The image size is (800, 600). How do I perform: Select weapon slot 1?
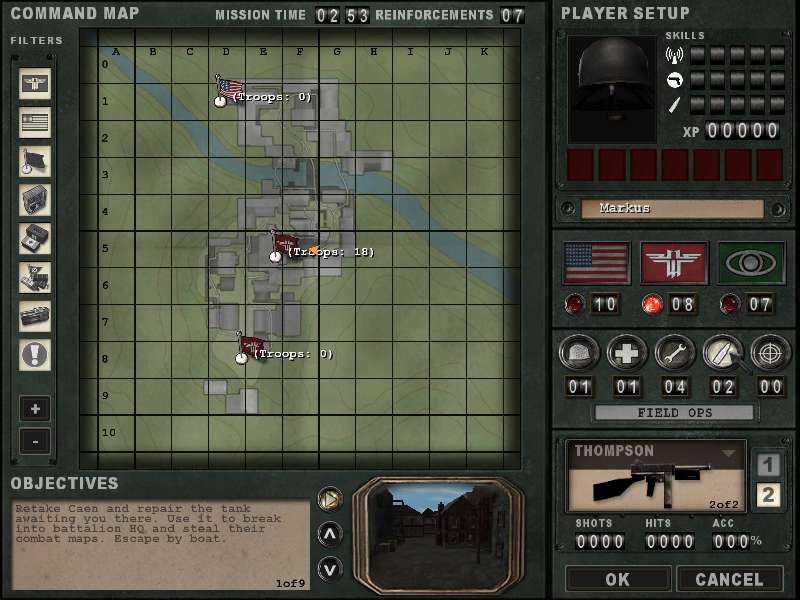(x=767, y=465)
